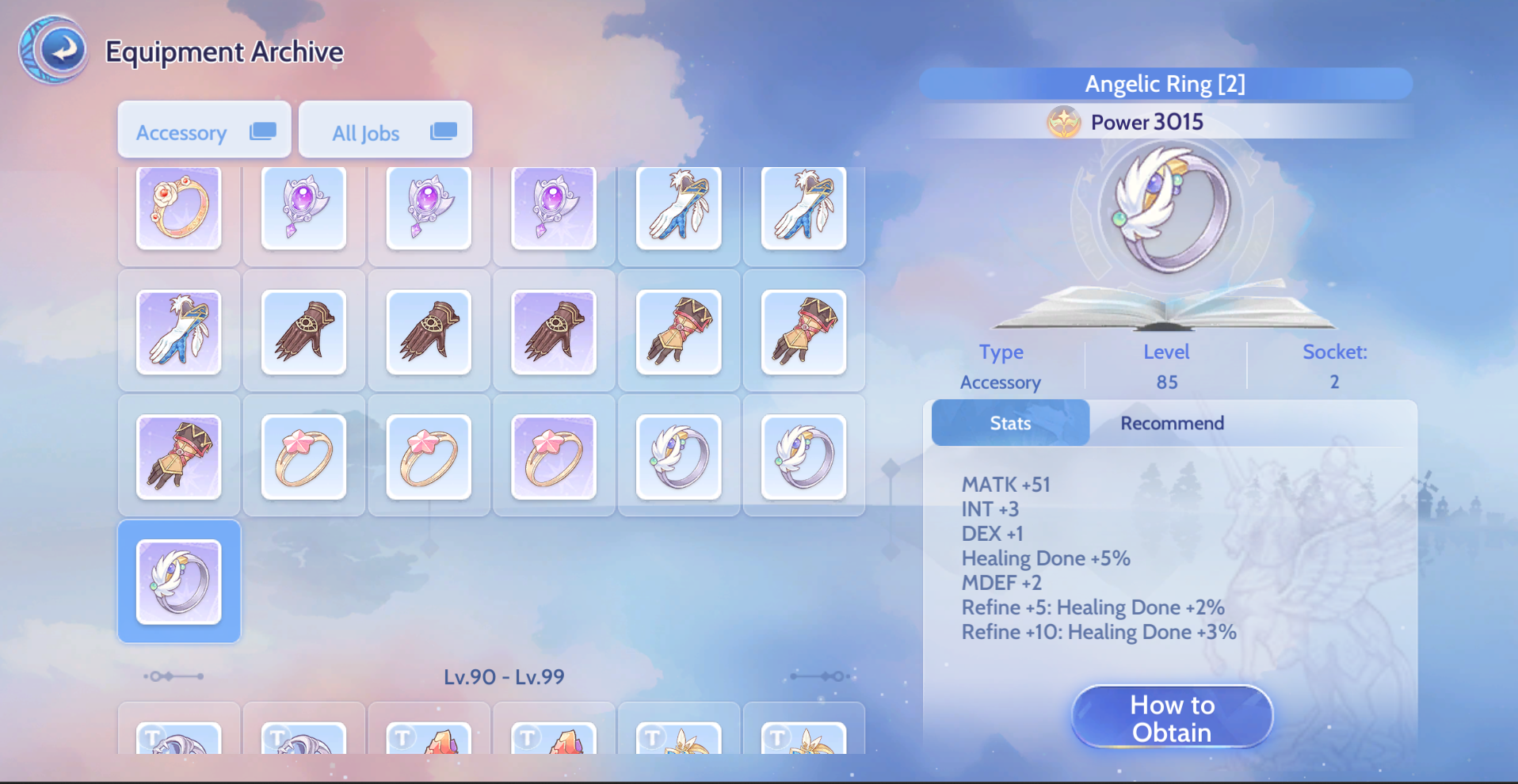The image size is (1518, 784).
Task: Click the highlighted Angelic Ring thumbnail
Action: click(x=178, y=581)
